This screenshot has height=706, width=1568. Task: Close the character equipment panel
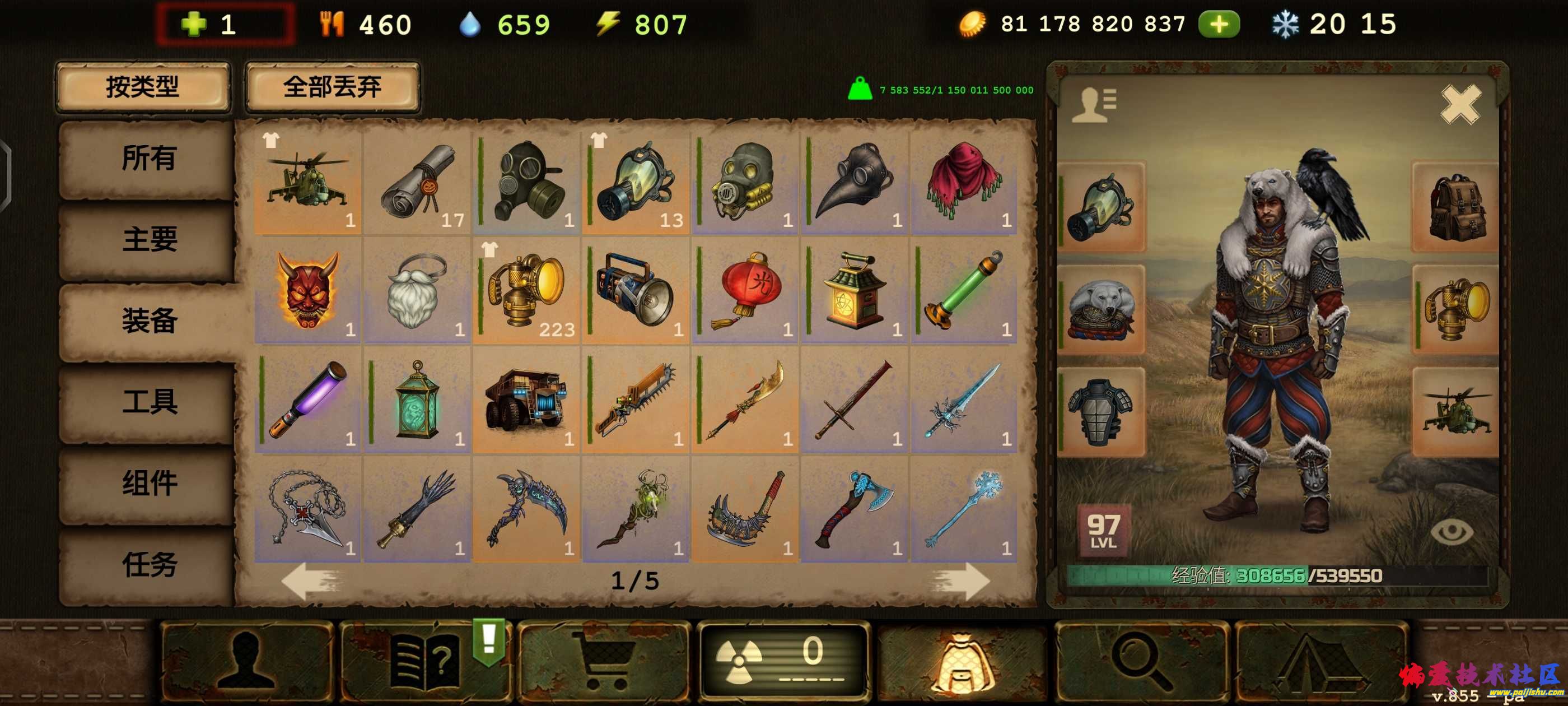coord(1460,105)
